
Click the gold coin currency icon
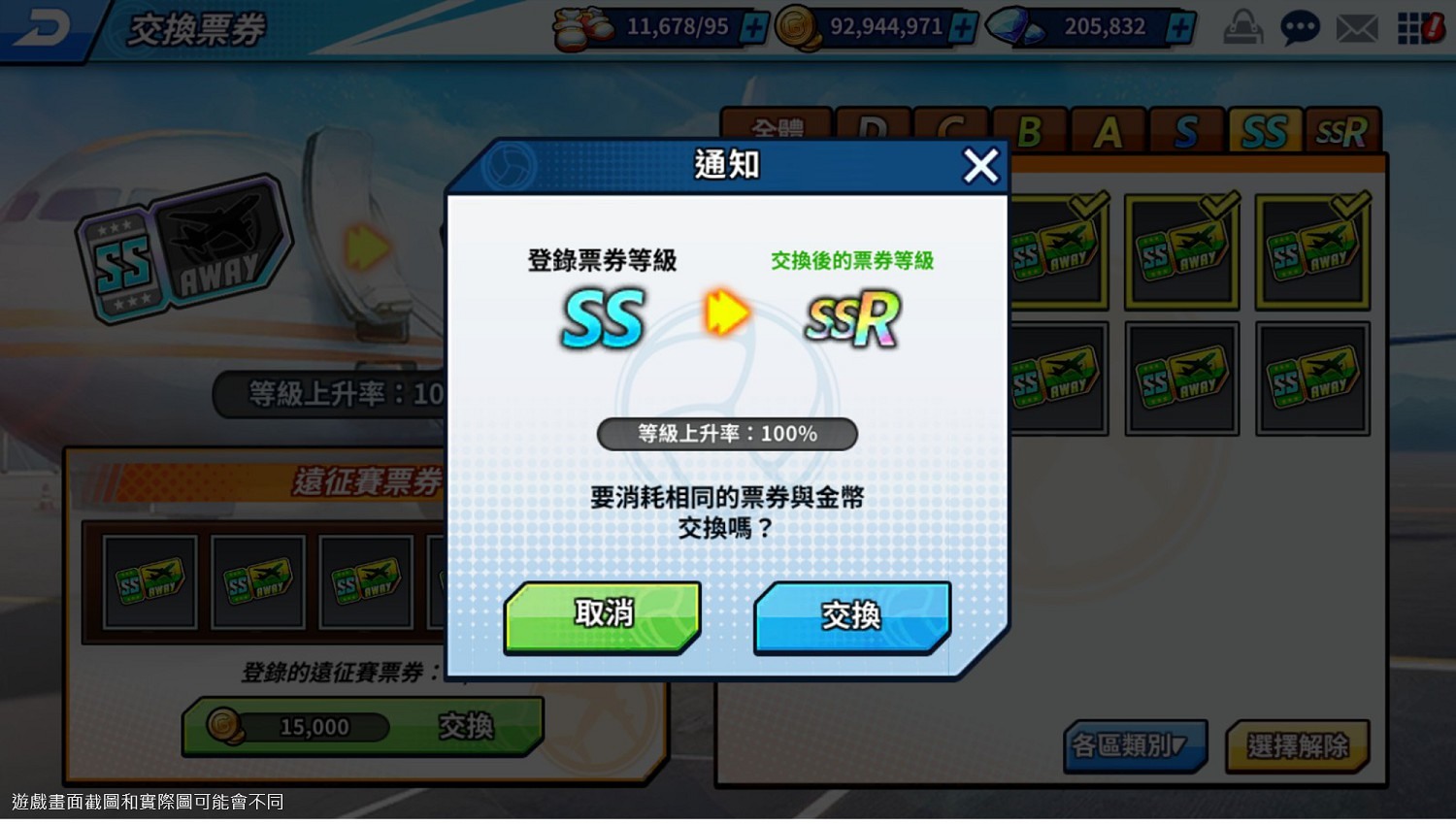796,27
